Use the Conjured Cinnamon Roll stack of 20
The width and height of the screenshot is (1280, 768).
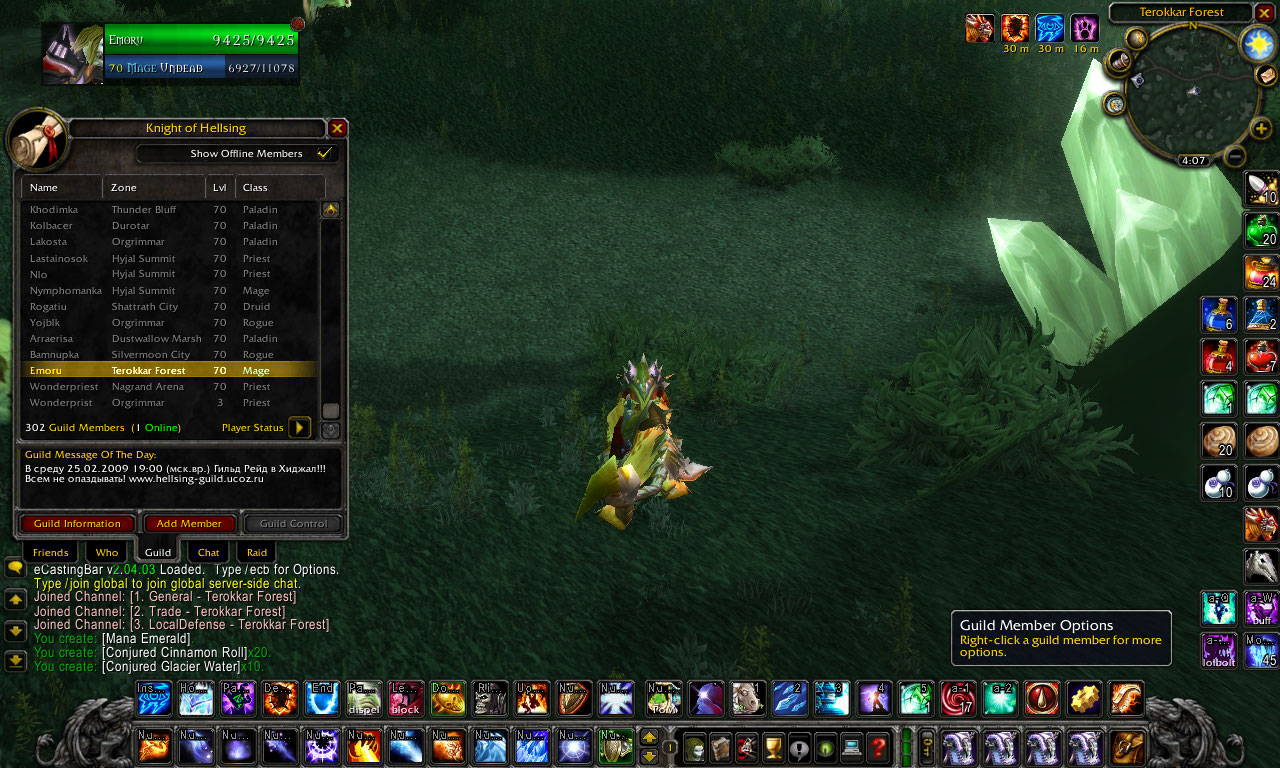[x=1219, y=440]
